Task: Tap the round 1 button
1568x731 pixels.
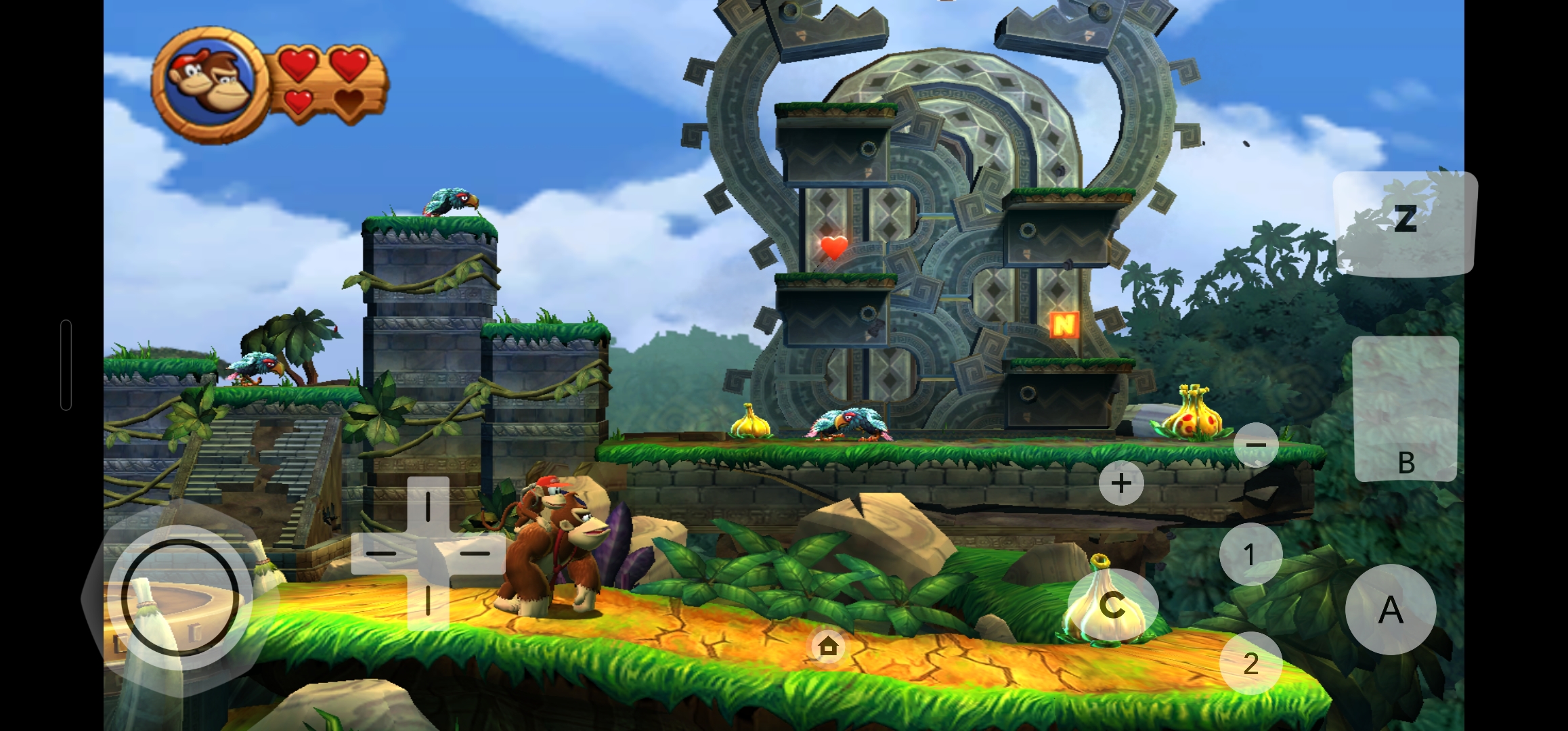Action: pos(1250,554)
